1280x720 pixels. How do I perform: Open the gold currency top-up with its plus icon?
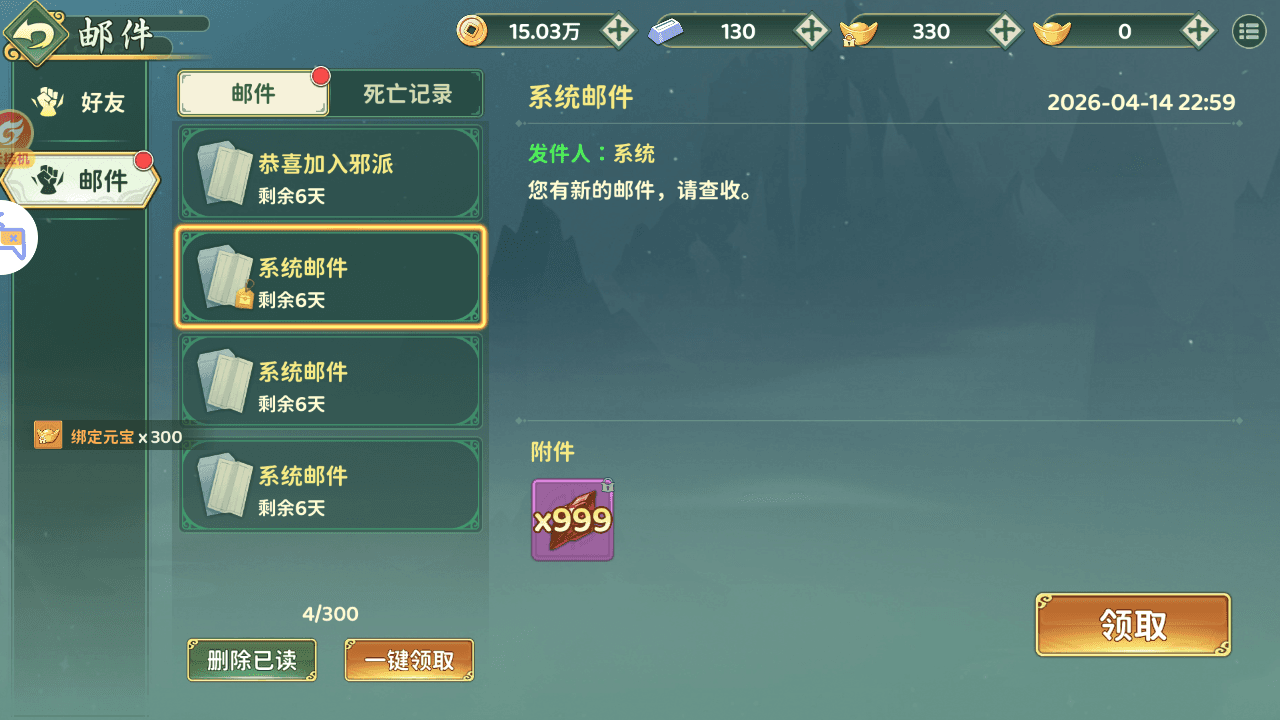(1005, 31)
